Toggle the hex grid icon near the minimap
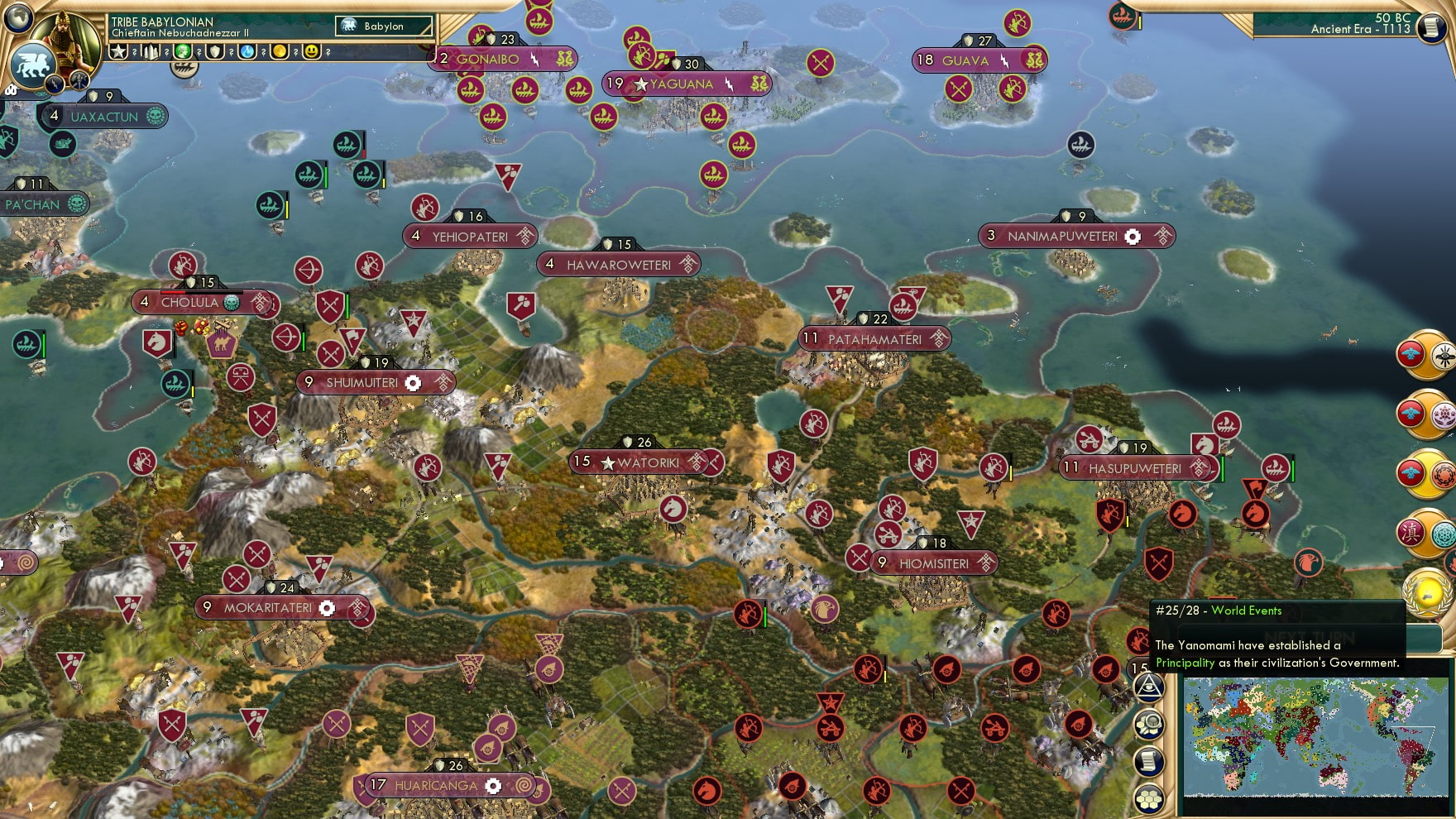The image size is (1456, 819). pos(1149,800)
